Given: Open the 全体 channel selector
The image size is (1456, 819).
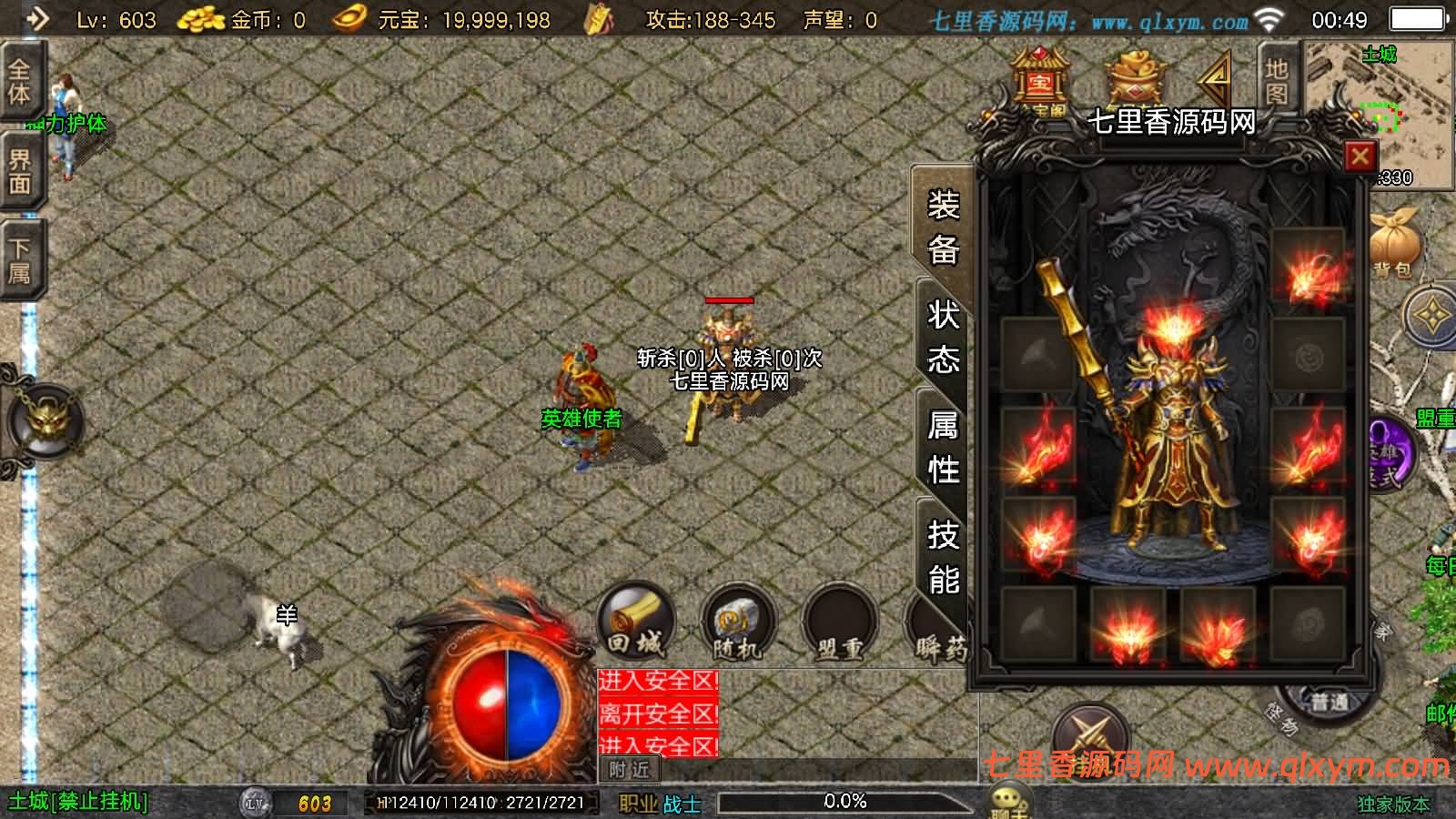Looking at the screenshot, I should [21, 82].
